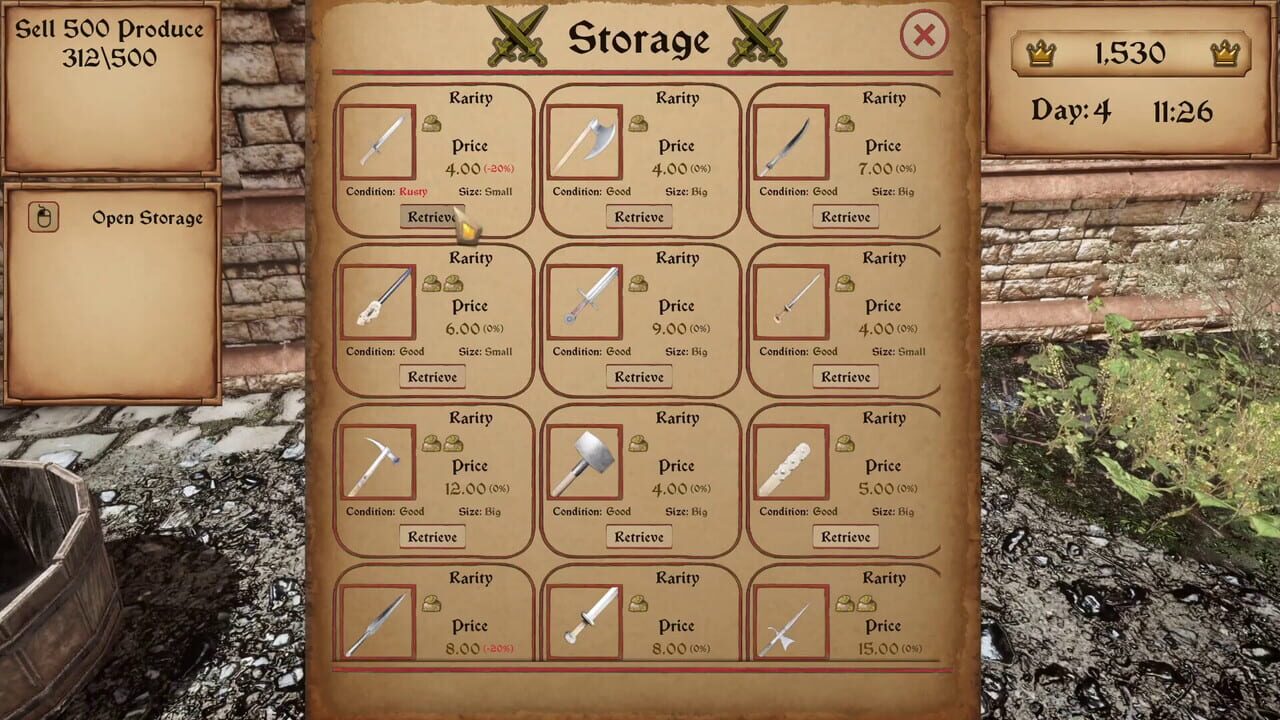Click the crown icon beside the 1,530 gold

tap(1044, 54)
